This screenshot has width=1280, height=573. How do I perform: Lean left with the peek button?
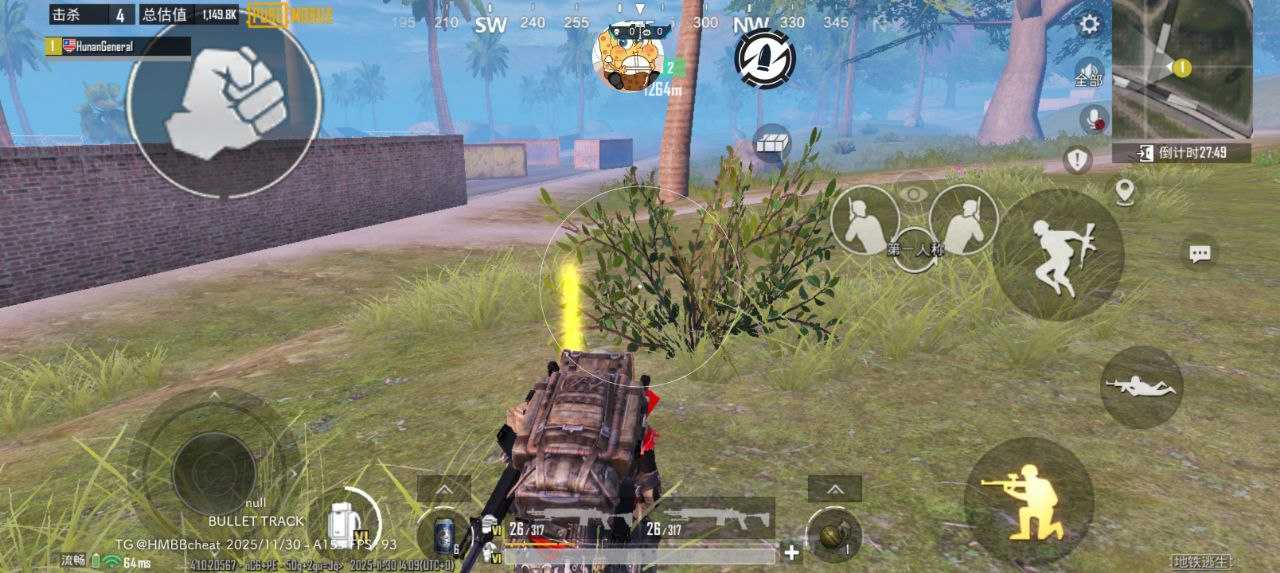pyautogui.click(x=864, y=220)
